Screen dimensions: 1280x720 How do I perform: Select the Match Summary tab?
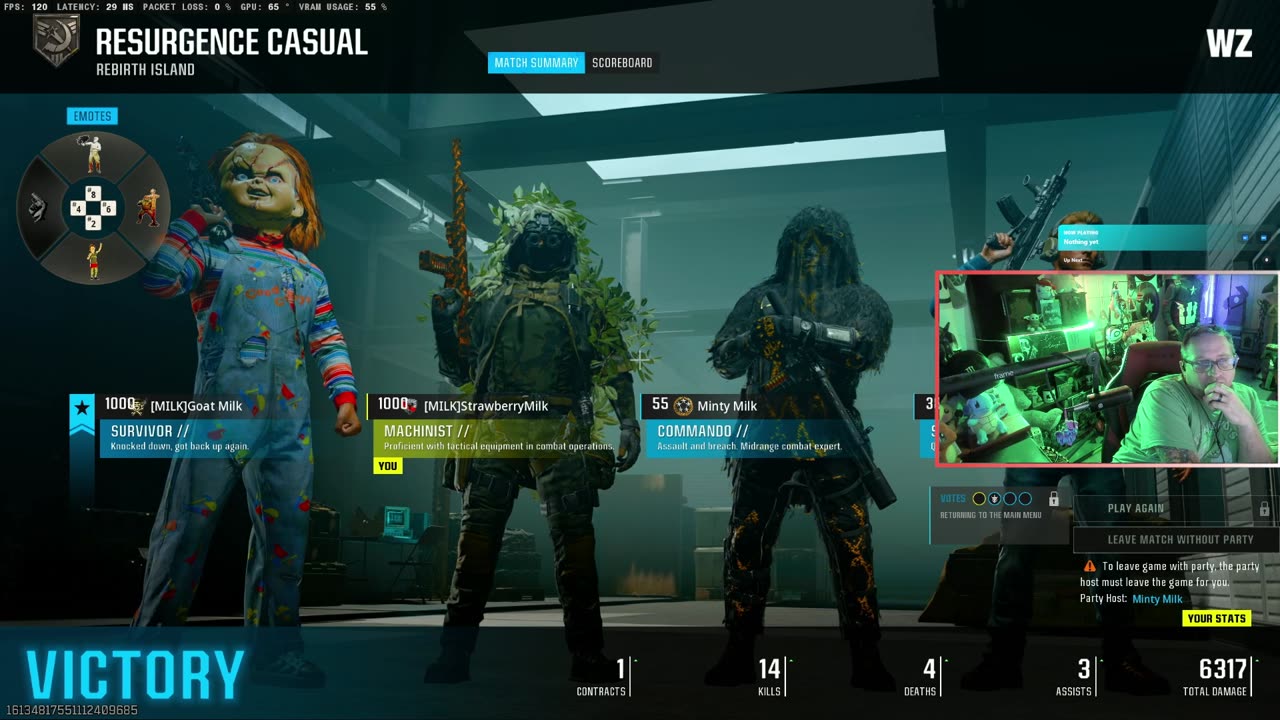536,63
